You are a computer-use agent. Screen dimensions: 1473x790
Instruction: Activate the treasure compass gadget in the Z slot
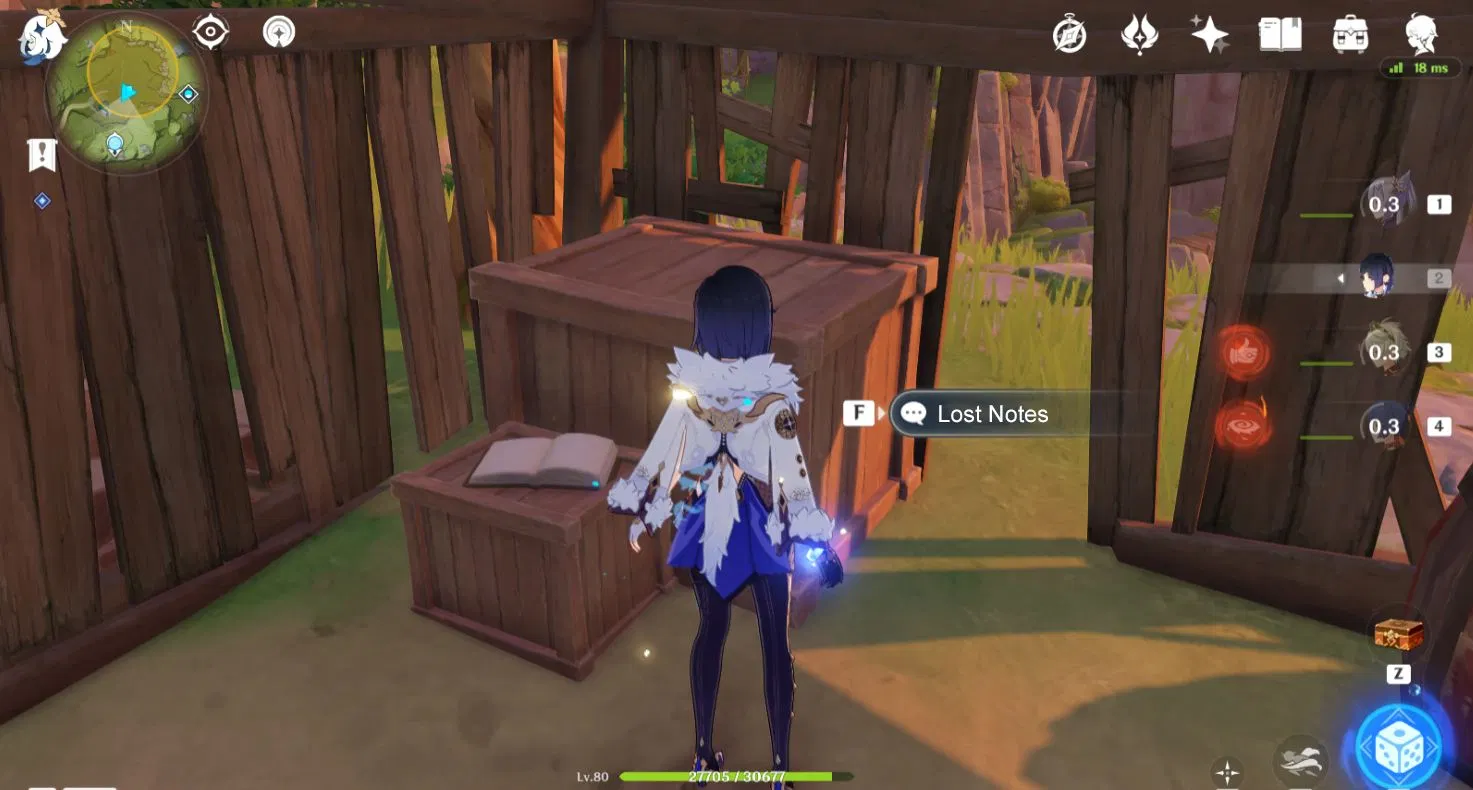pyautogui.click(x=1396, y=634)
